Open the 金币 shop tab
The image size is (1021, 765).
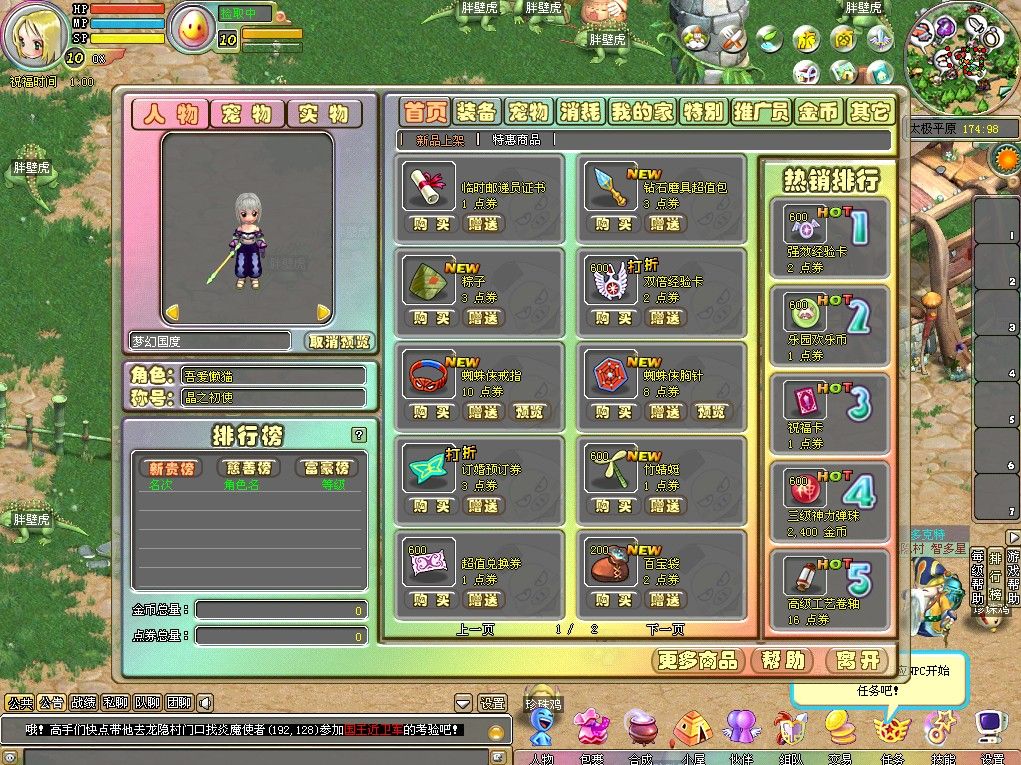(817, 112)
